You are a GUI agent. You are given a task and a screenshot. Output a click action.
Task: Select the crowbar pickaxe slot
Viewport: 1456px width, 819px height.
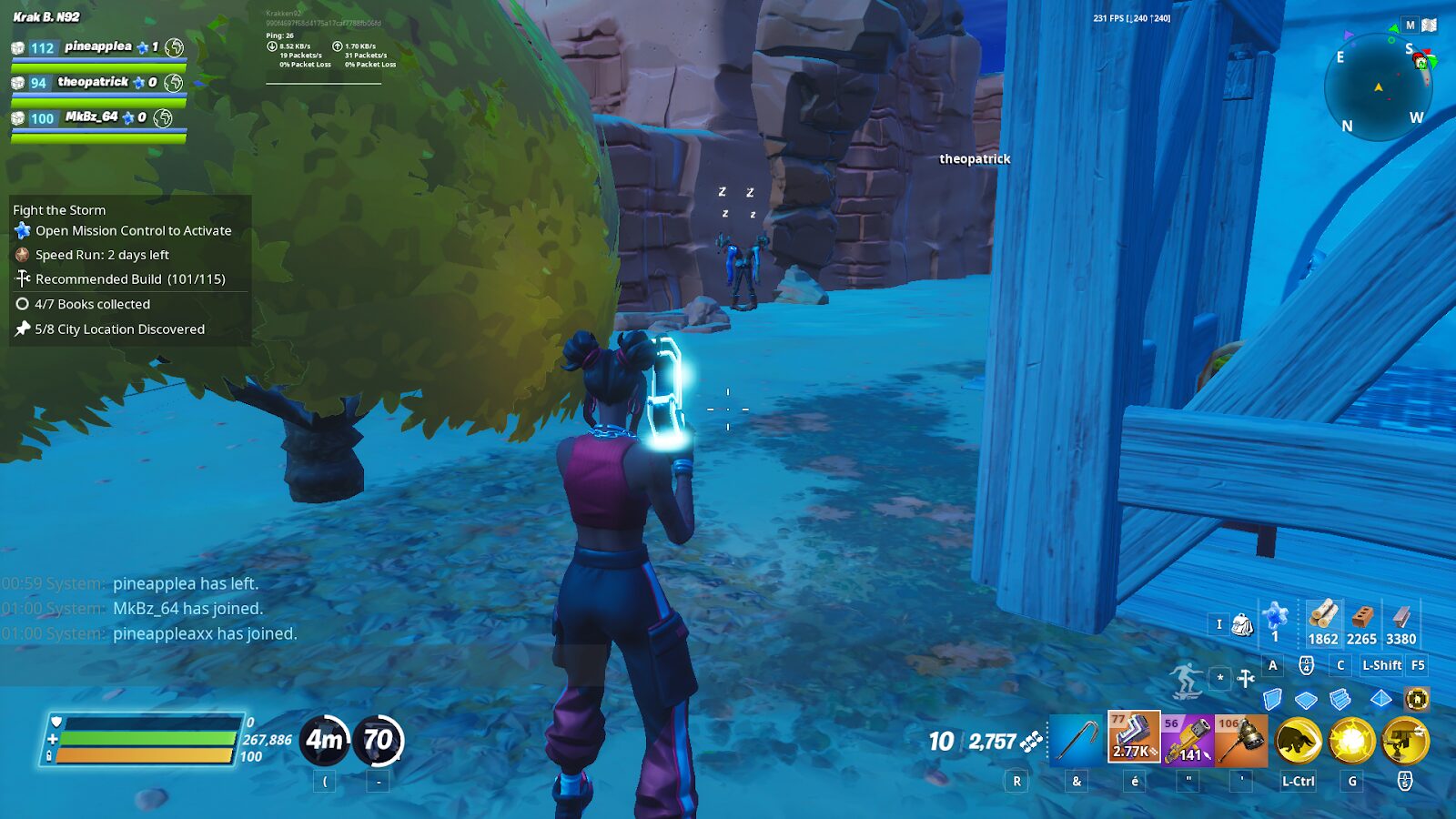(1077, 741)
